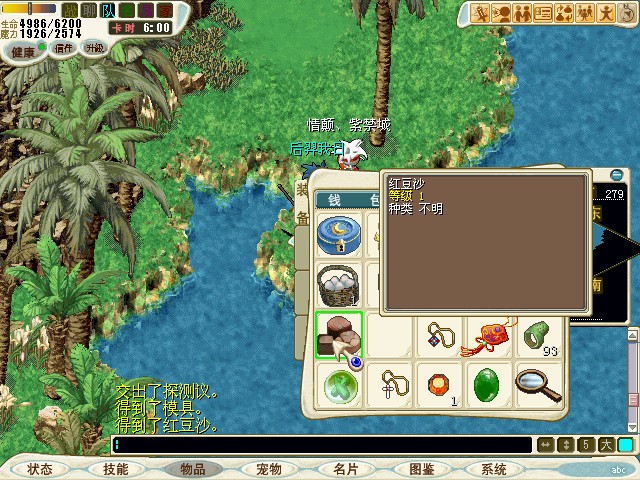Switch to the 宠物 (Pets) menu

[268, 468]
